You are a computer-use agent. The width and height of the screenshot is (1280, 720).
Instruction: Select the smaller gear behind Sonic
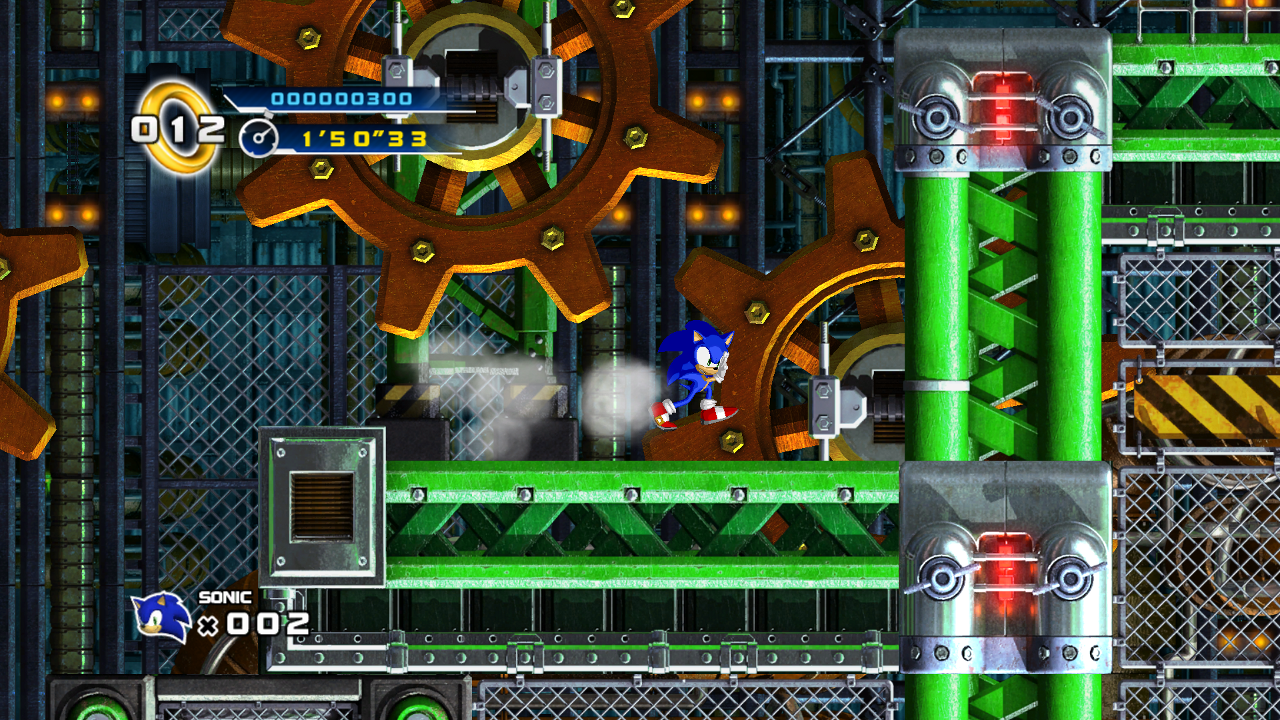(790, 310)
